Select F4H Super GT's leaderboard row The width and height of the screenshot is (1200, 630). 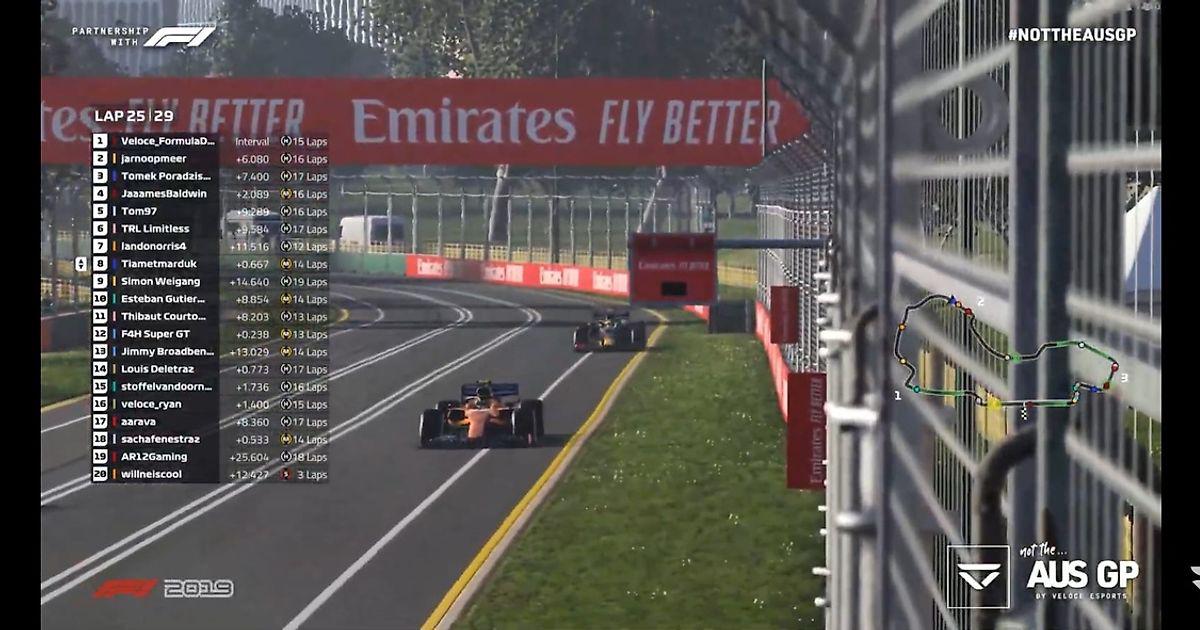155,334
